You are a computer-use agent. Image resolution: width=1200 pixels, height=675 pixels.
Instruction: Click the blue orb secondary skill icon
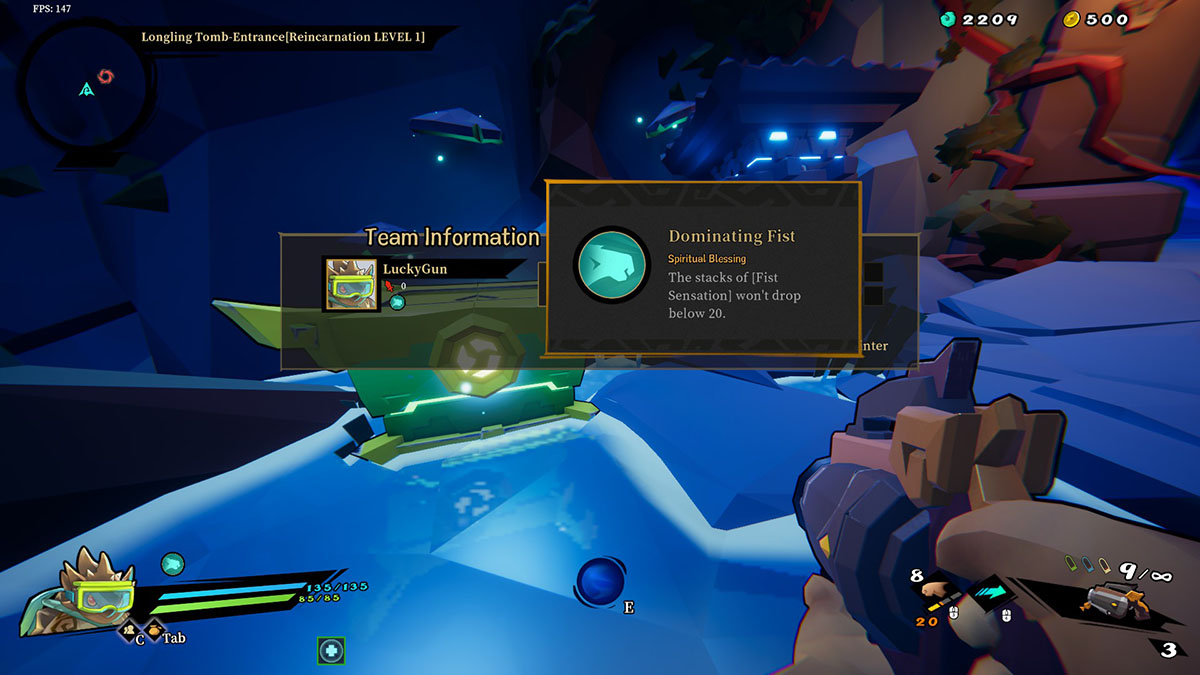pos(600,582)
